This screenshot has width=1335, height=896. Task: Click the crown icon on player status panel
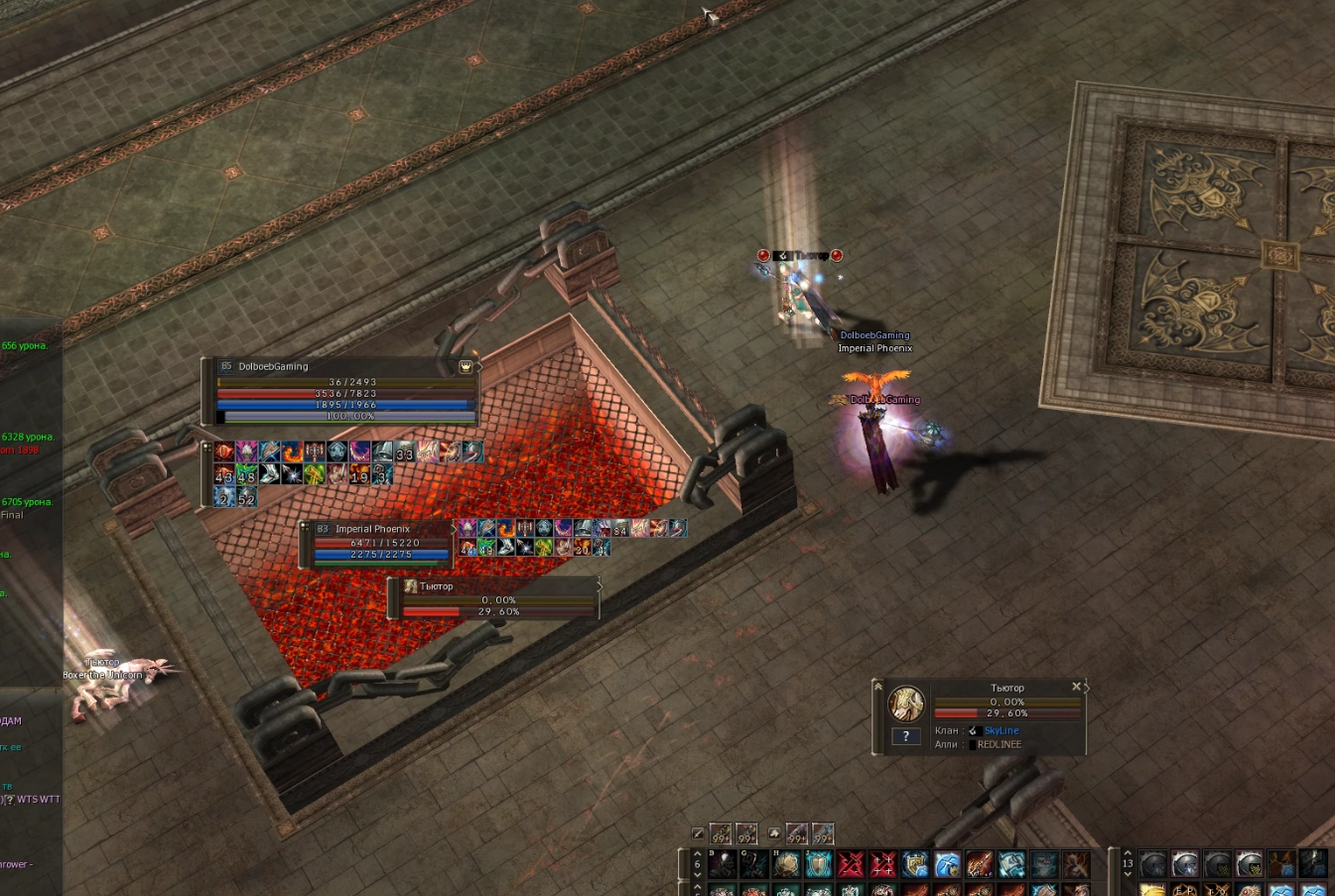(465, 367)
